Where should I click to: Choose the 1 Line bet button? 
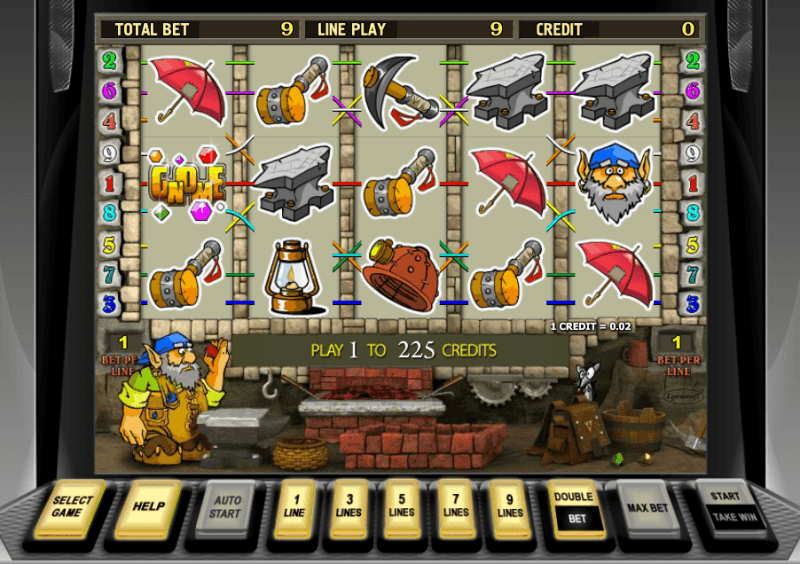295,506
